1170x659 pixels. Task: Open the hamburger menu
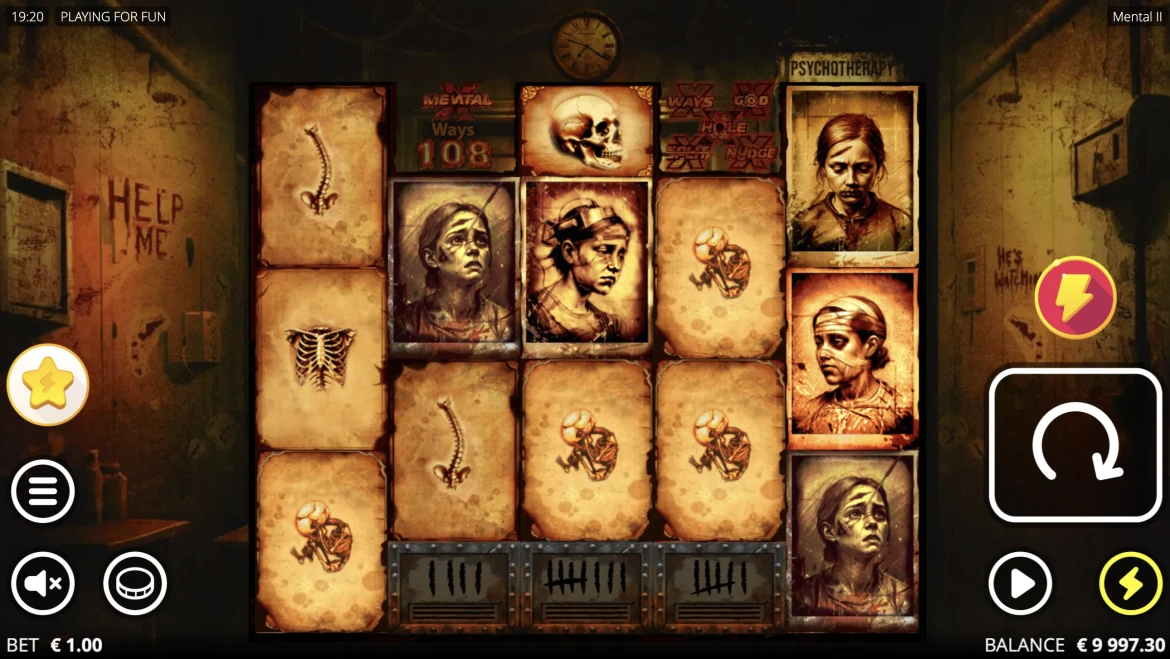(43, 491)
